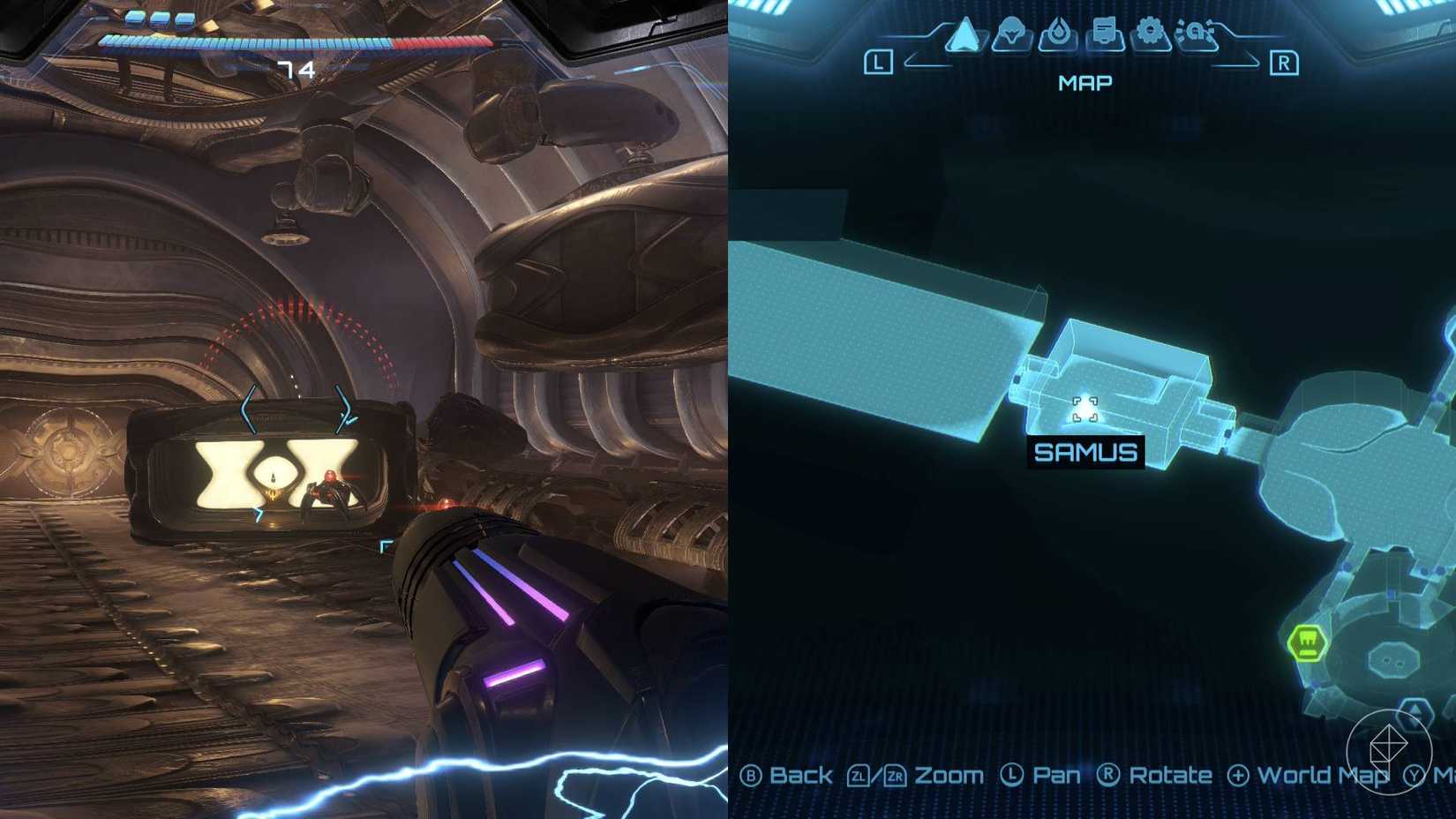Click the targeting brackets cursor on the map
Image resolution: width=1456 pixels, height=819 pixels.
pyautogui.click(x=1084, y=410)
